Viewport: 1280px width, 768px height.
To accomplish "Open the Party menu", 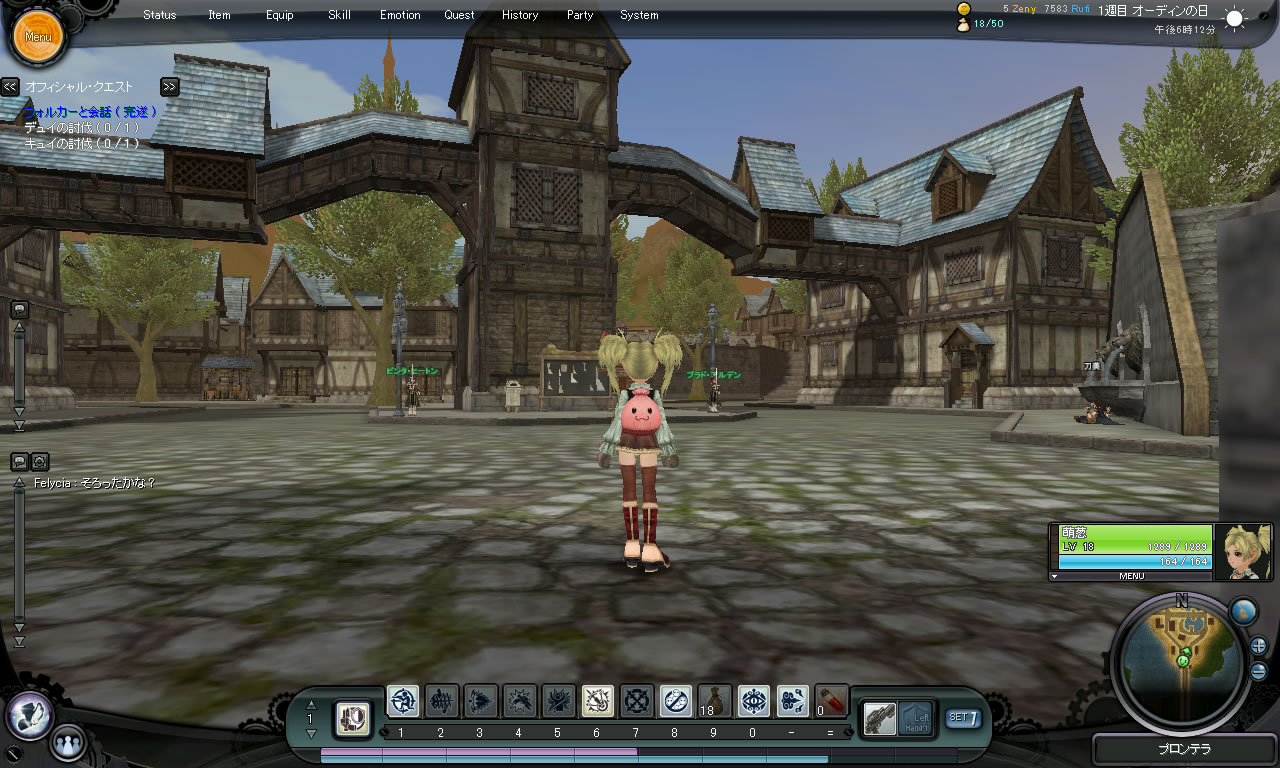I will [580, 15].
